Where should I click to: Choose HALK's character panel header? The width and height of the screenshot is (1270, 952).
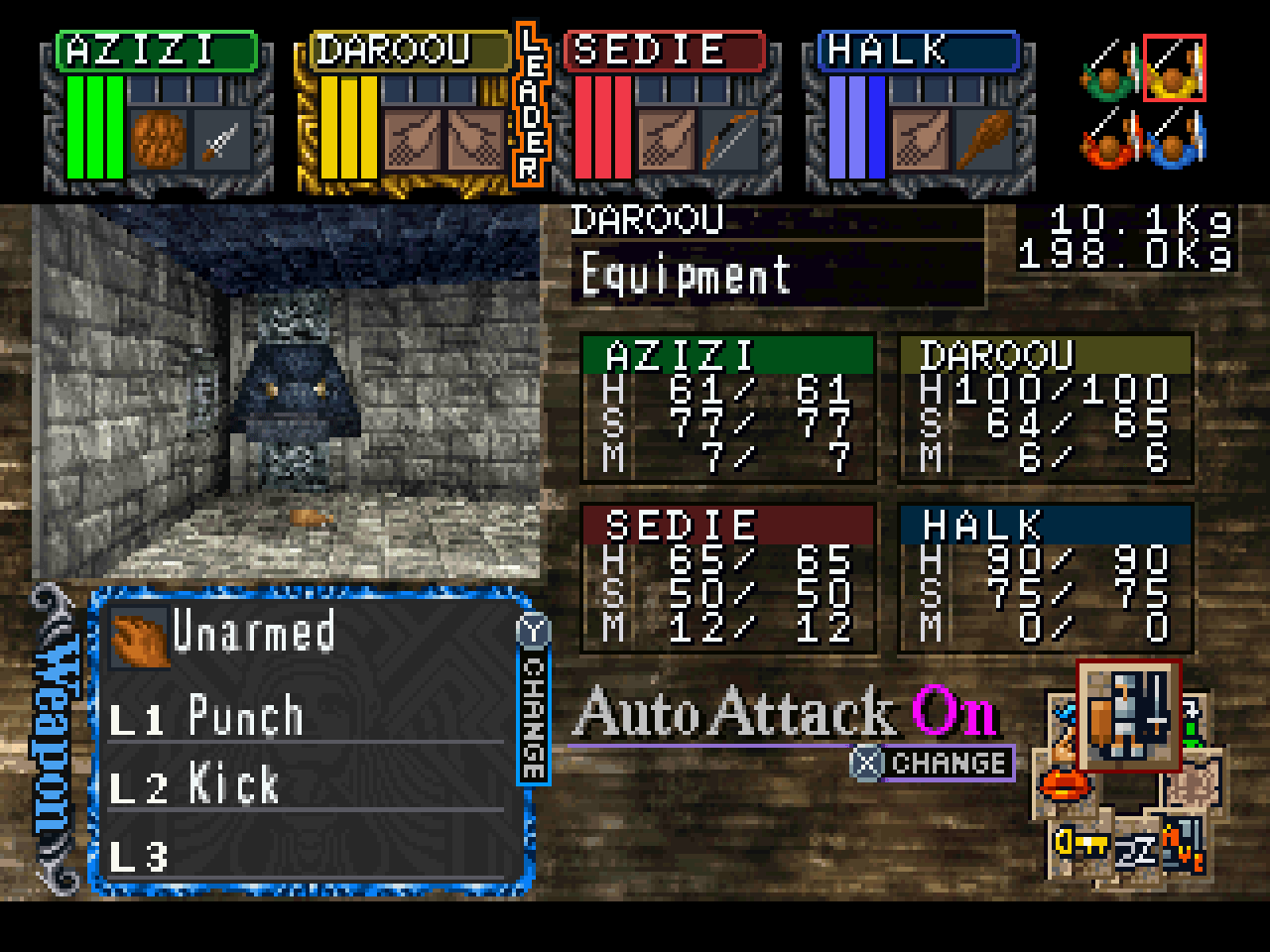(x=918, y=51)
